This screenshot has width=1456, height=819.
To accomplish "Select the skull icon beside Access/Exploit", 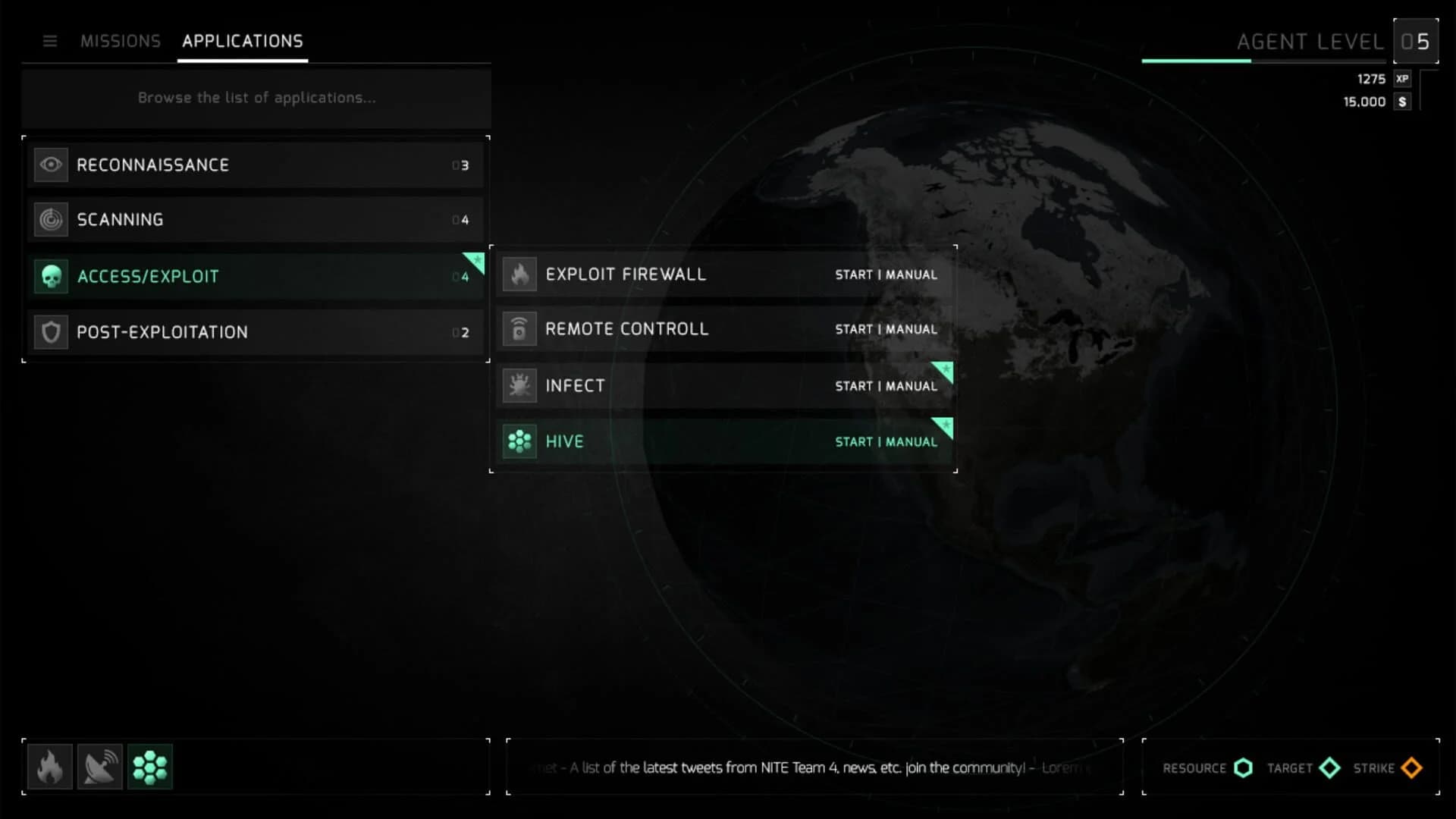I will (x=50, y=276).
